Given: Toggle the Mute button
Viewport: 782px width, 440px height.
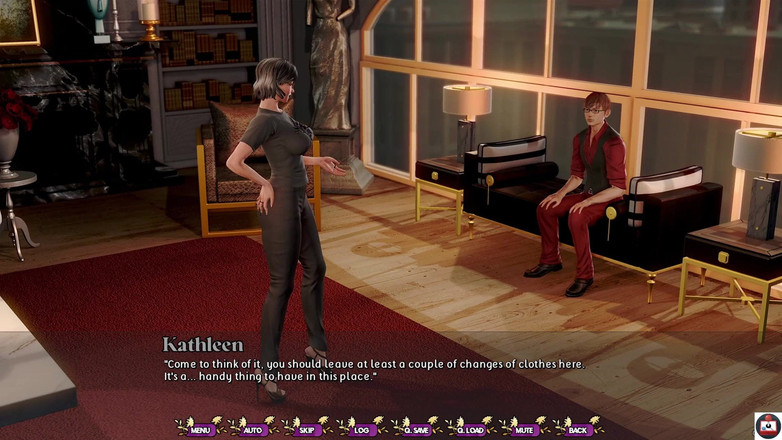Looking at the screenshot, I should pos(524,429).
